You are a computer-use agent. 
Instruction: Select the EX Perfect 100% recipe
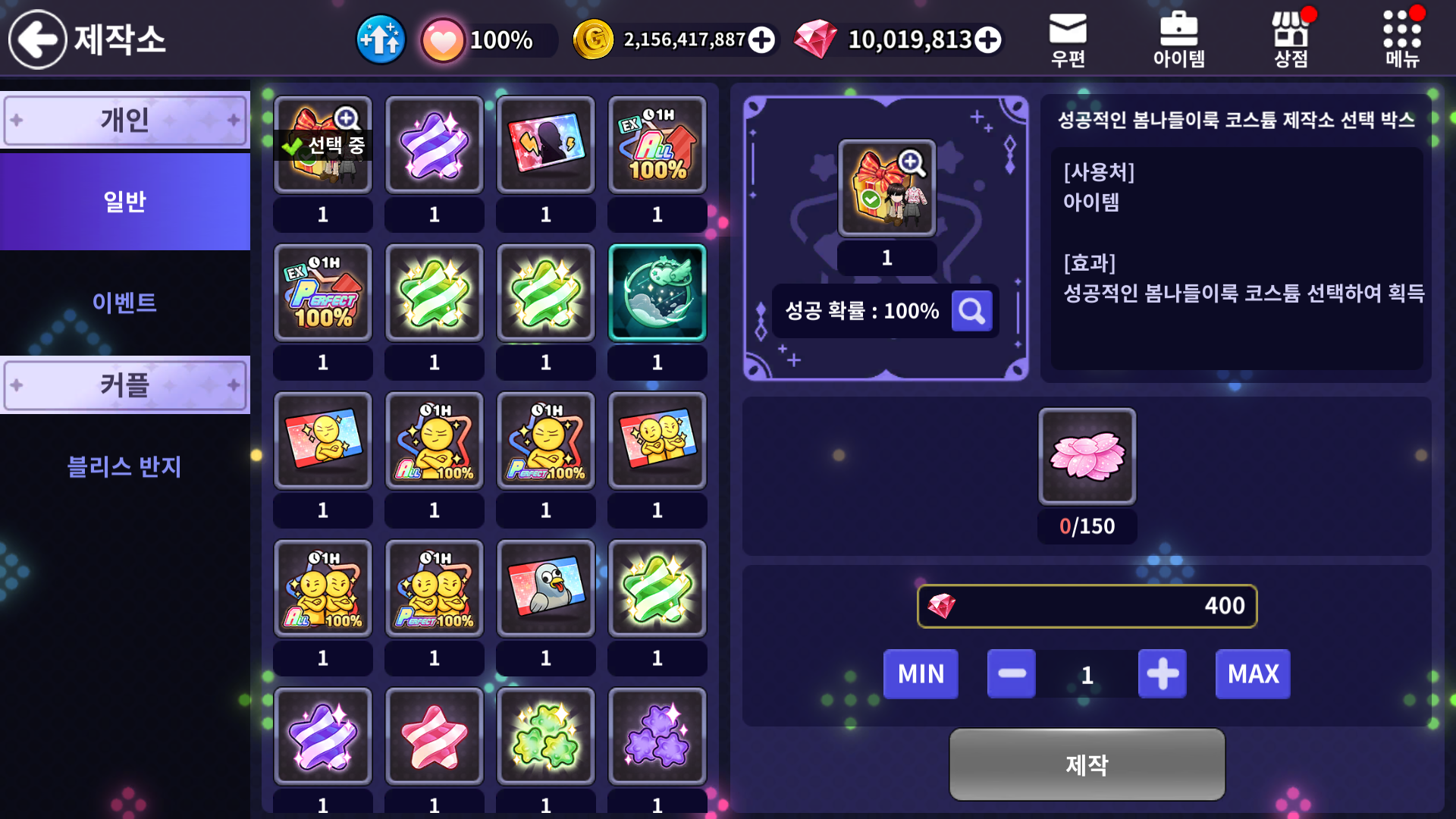pos(323,293)
